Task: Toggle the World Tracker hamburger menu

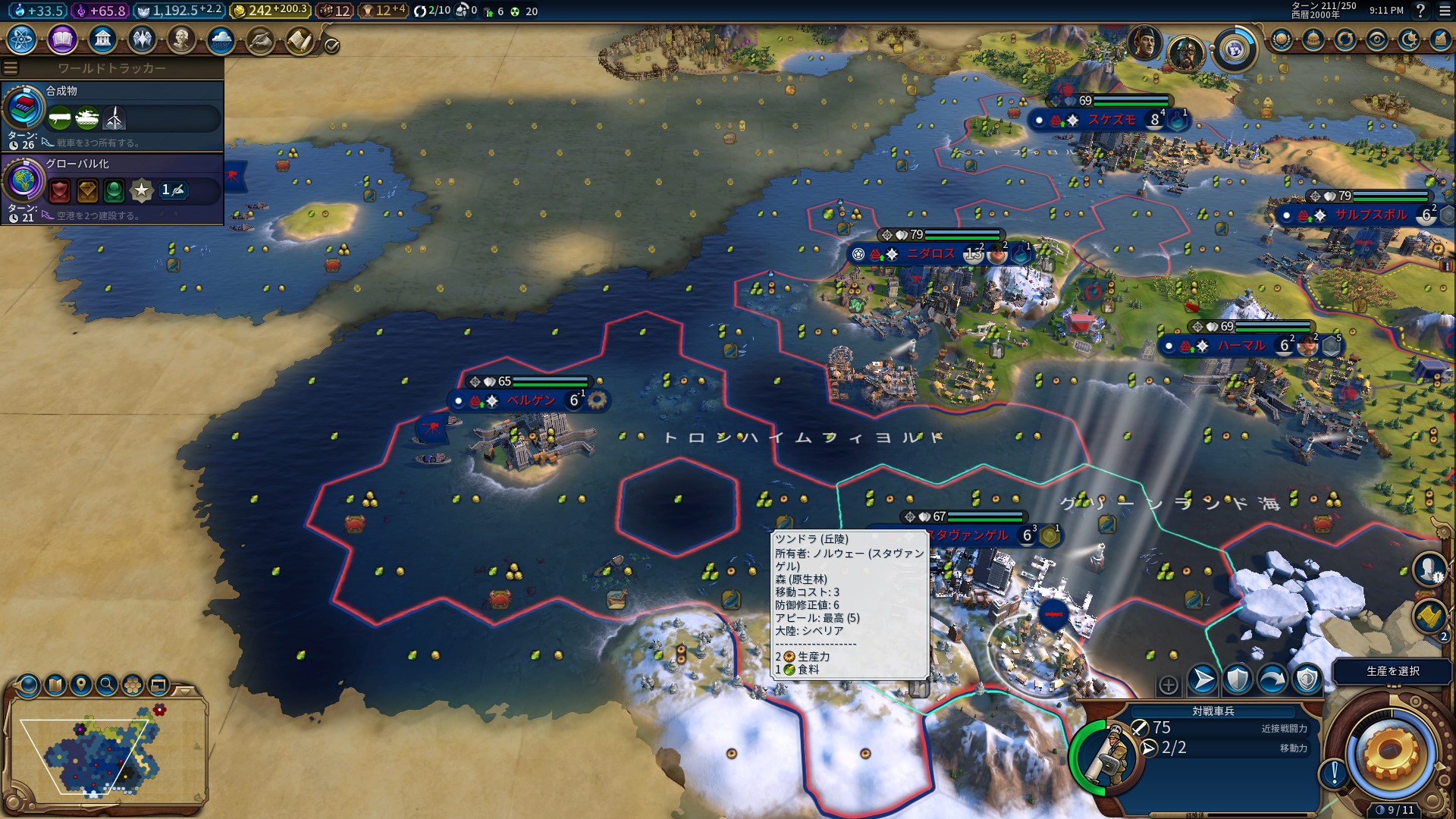Action: tap(11, 68)
